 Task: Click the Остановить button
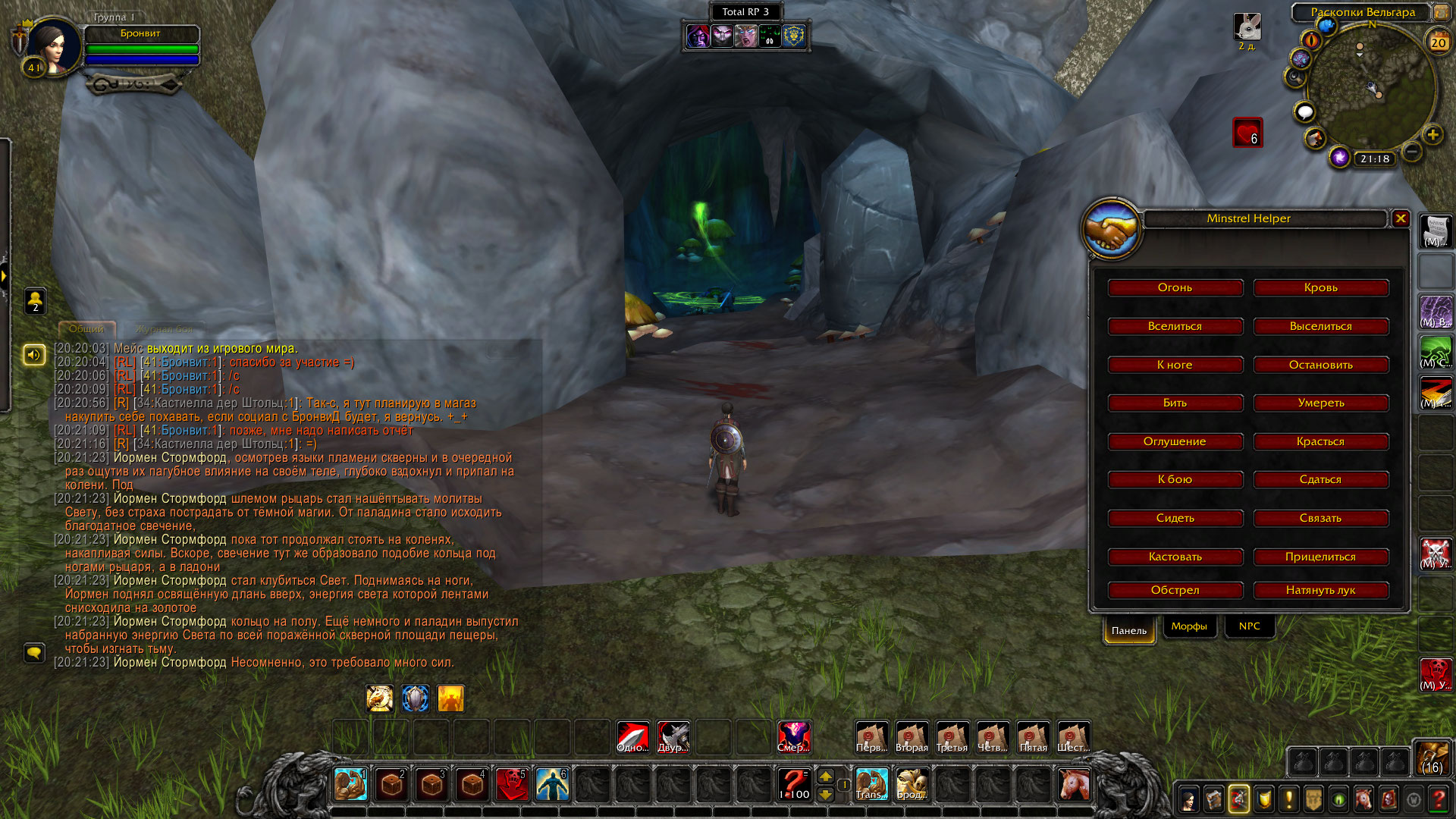[x=1320, y=366]
